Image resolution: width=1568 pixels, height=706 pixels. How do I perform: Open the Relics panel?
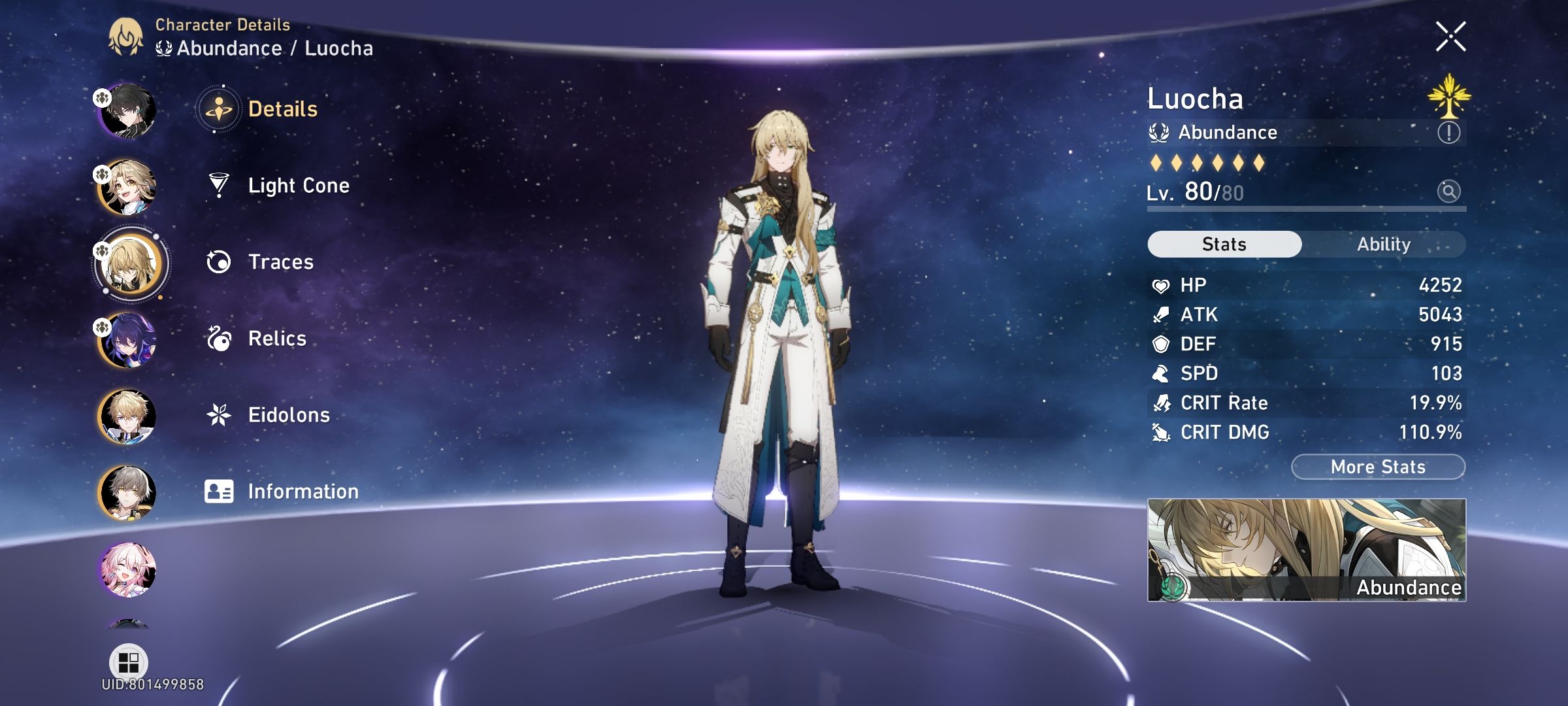[278, 339]
